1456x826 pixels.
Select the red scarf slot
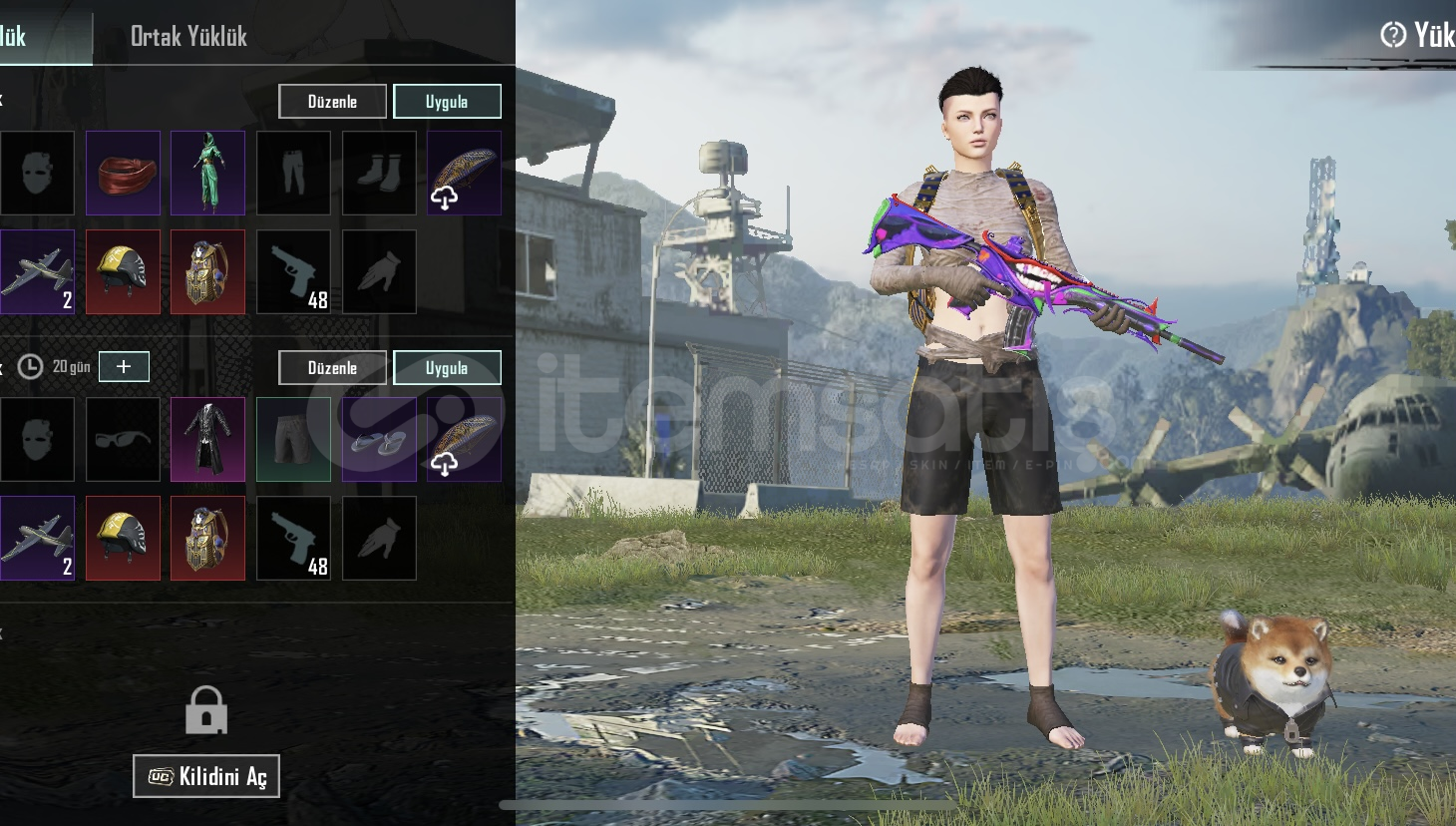(123, 174)
